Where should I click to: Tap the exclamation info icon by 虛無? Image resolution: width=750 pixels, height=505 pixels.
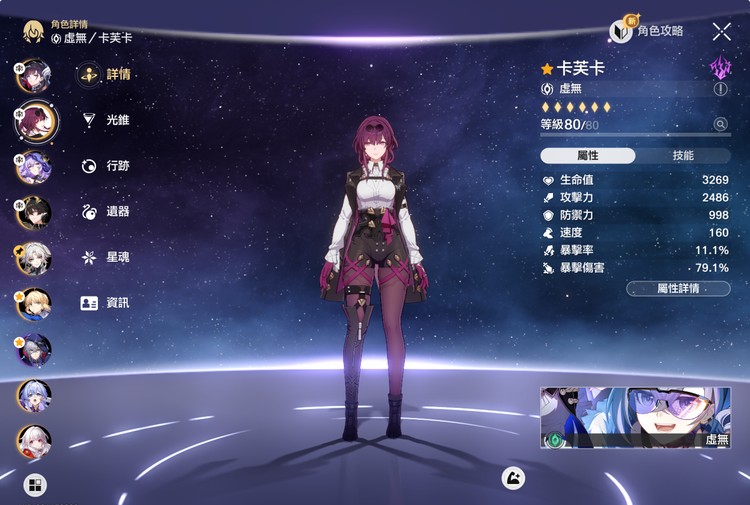[720, 89]
